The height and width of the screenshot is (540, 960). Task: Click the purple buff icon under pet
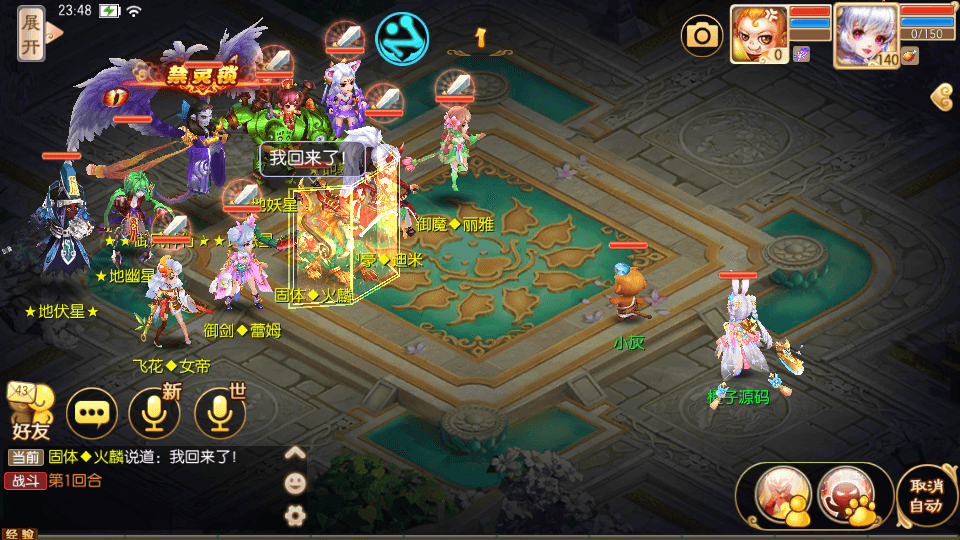click(x=802, y=54)
